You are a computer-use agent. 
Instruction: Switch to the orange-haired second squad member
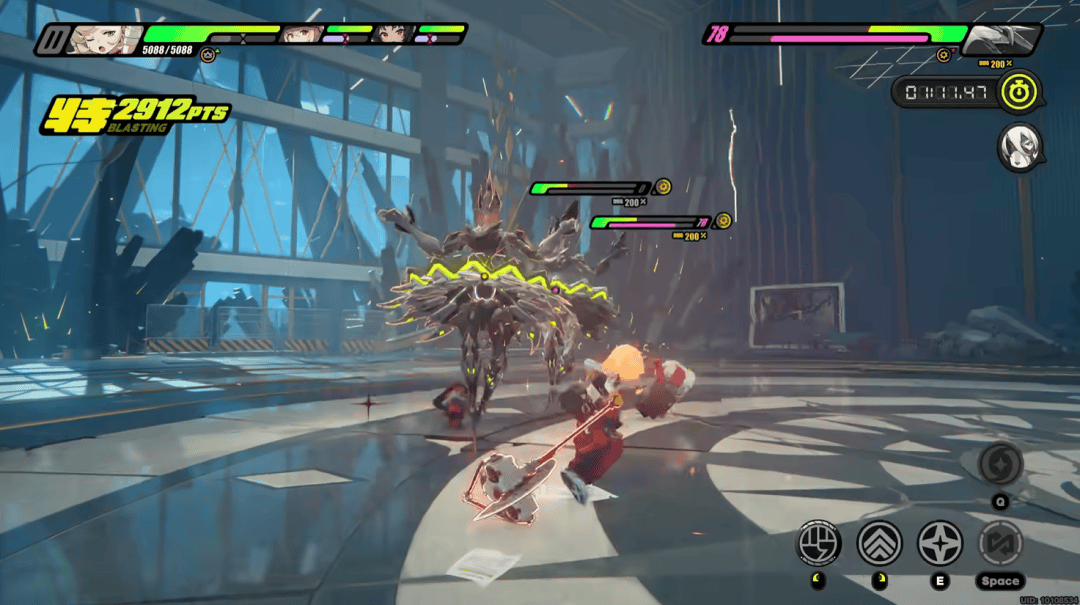pyautogui.click(x=299, y=35)
